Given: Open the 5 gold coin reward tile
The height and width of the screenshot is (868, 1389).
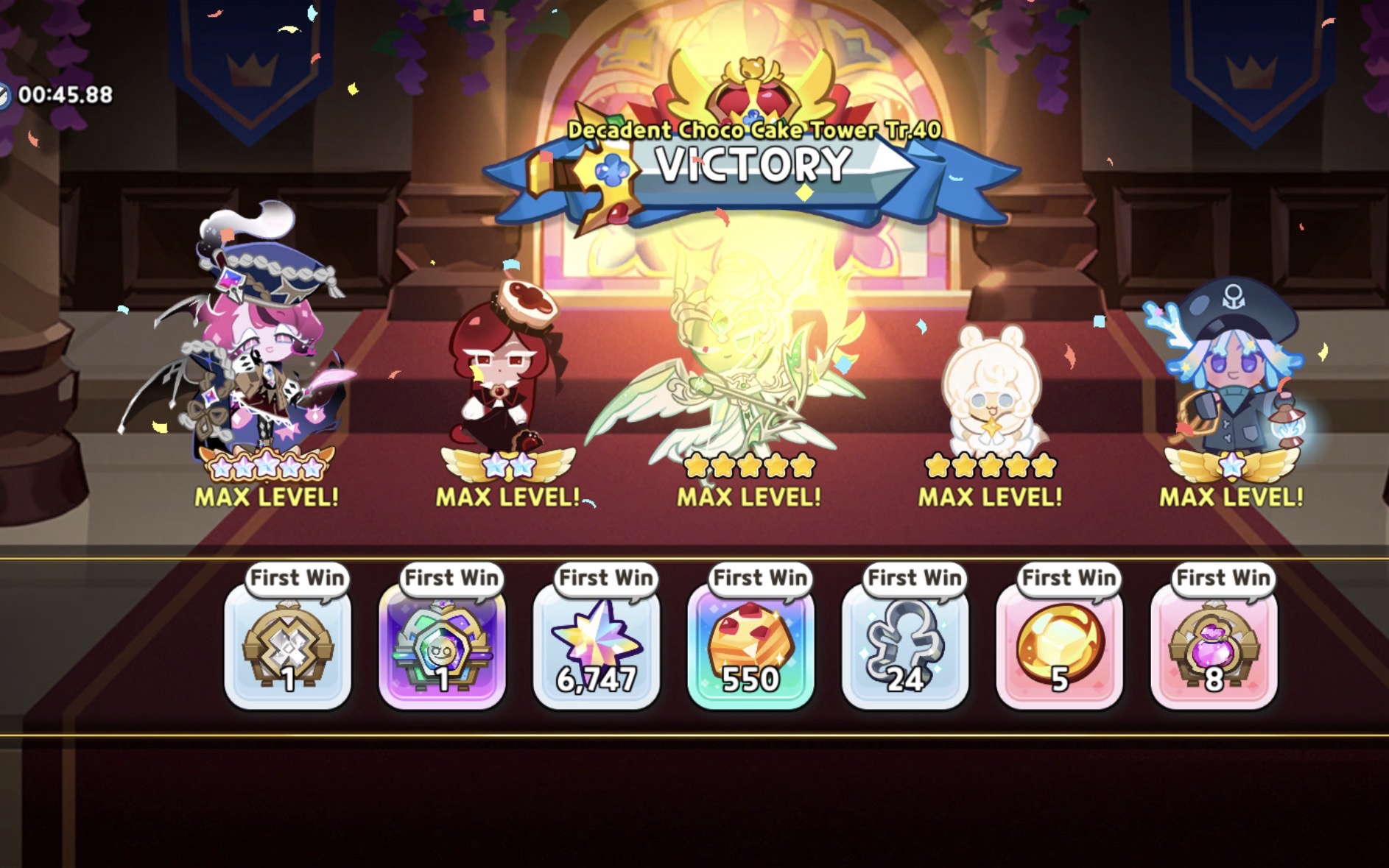Looking at the screenshot, I should pyautogui.click(x=1059, y=647).
